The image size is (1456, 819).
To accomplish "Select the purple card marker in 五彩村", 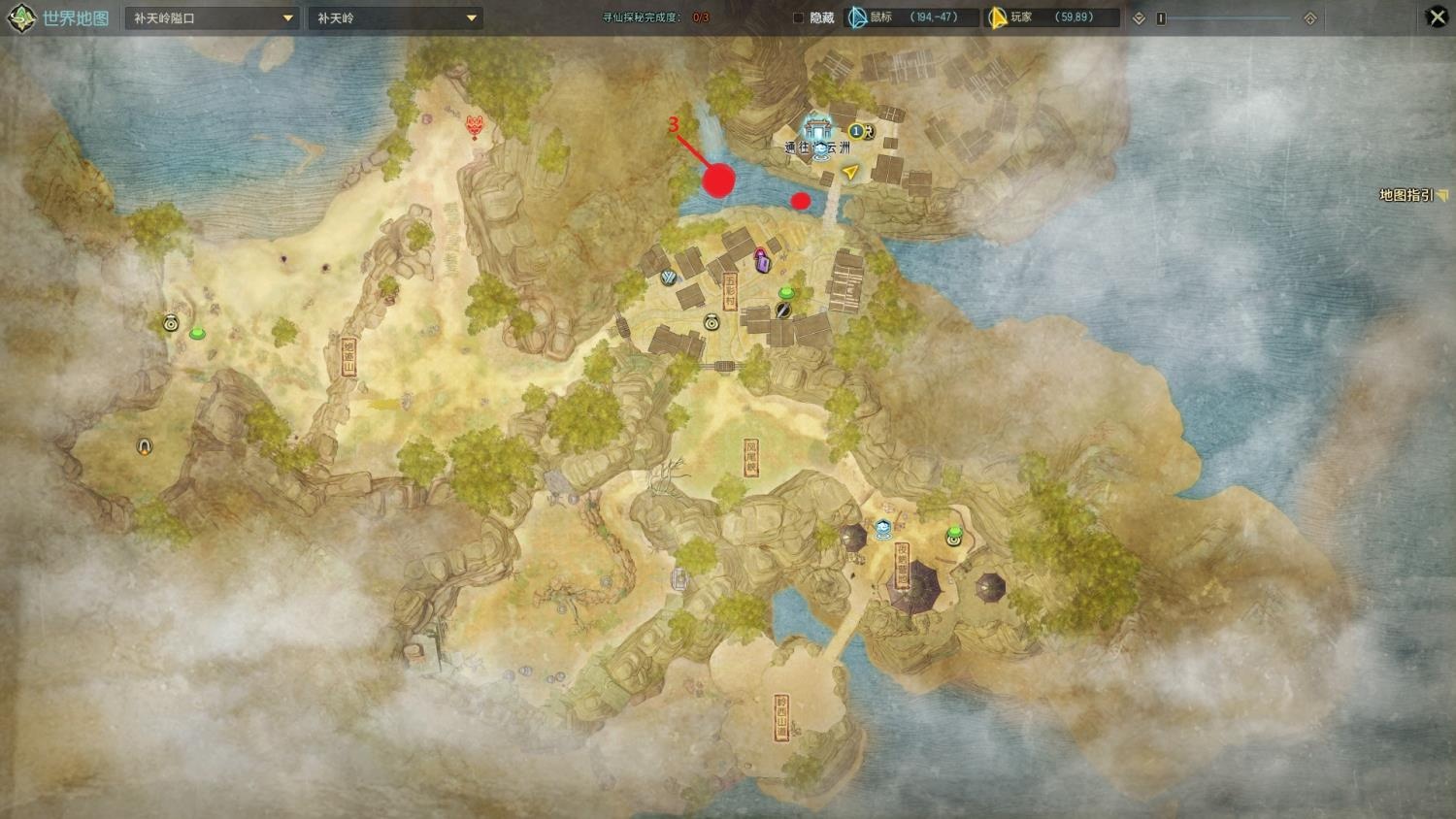I will pyautogui.click(x=762, y=260).
